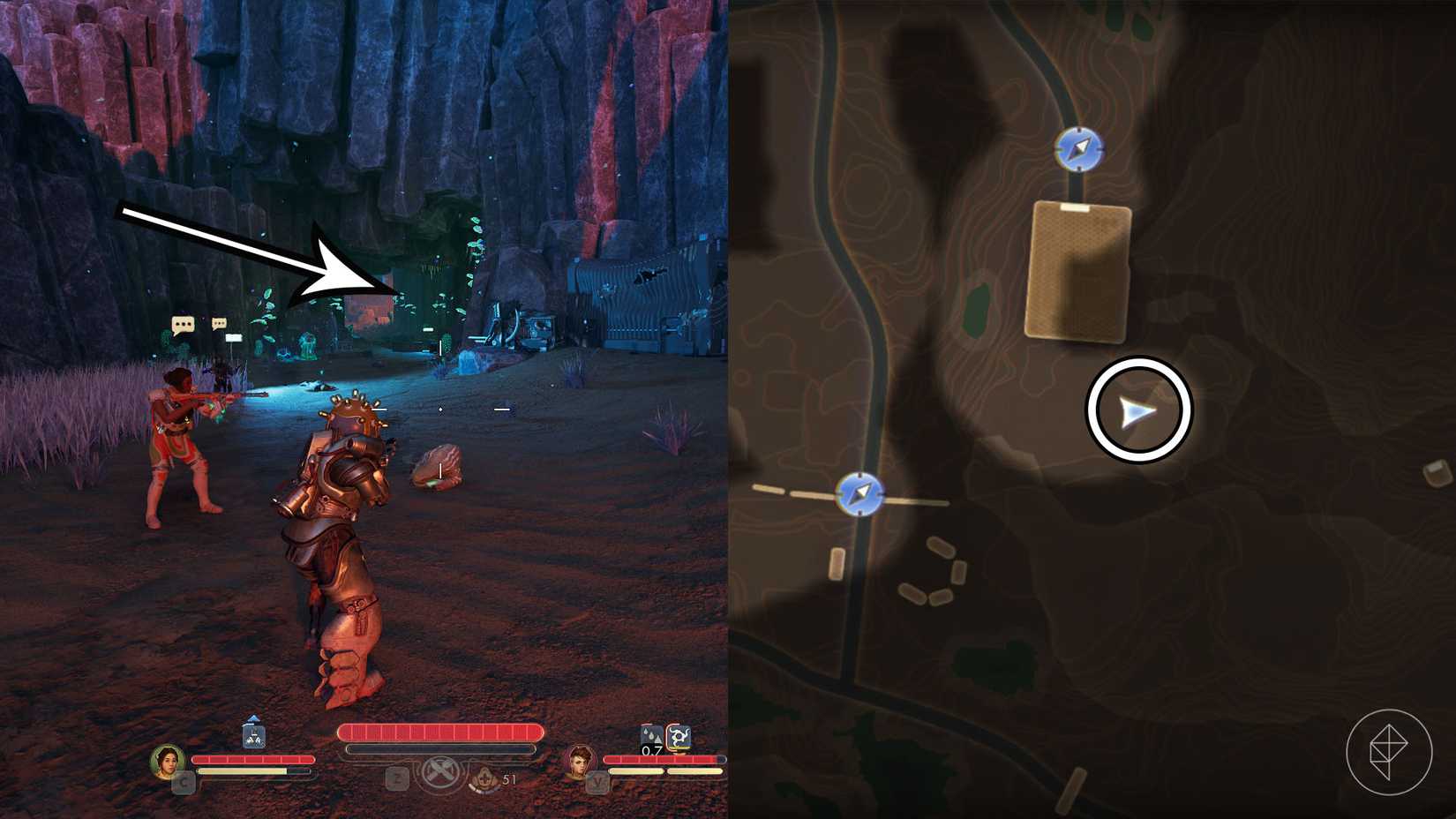
Task: Expand the large building outline on the map
Action: coord(1078,269)
